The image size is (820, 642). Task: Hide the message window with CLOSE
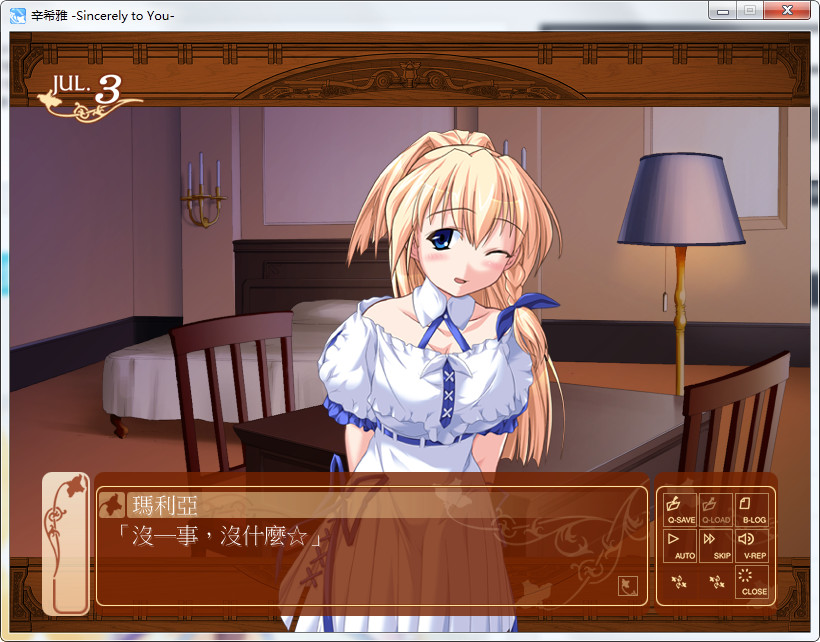coord(752,581)
